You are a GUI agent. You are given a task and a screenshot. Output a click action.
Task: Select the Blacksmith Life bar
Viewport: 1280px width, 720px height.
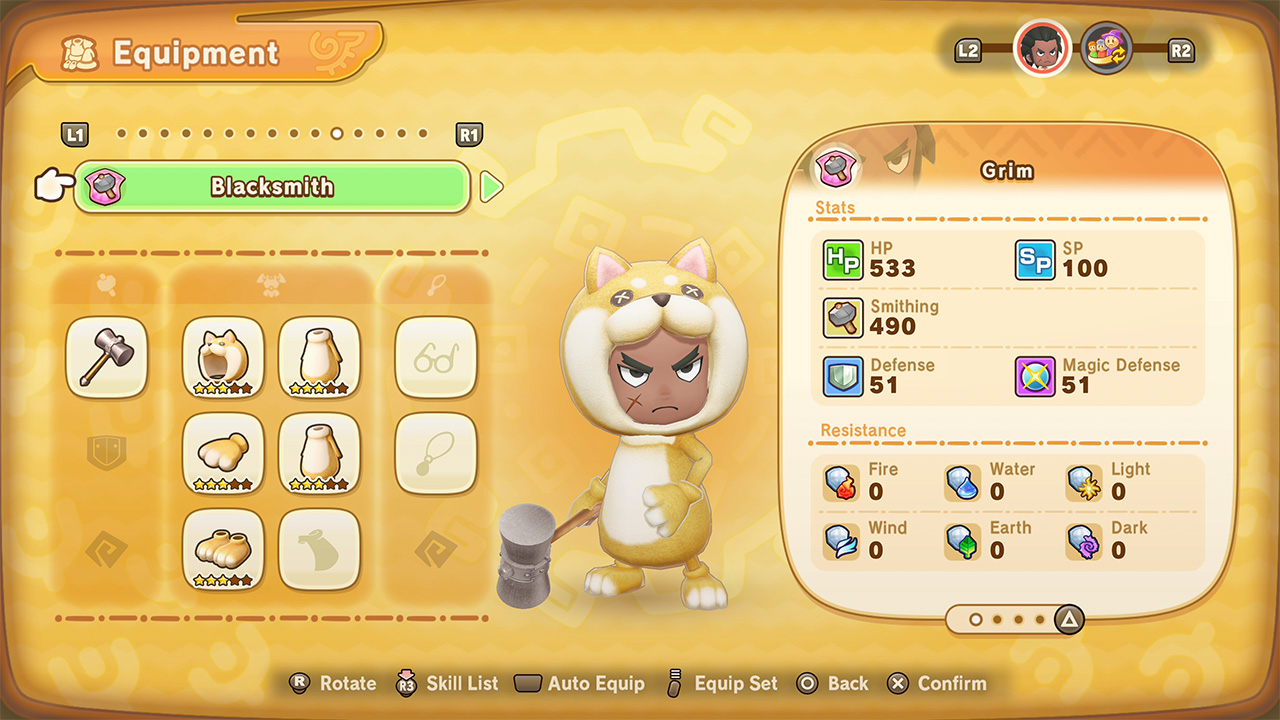[272, 187]
